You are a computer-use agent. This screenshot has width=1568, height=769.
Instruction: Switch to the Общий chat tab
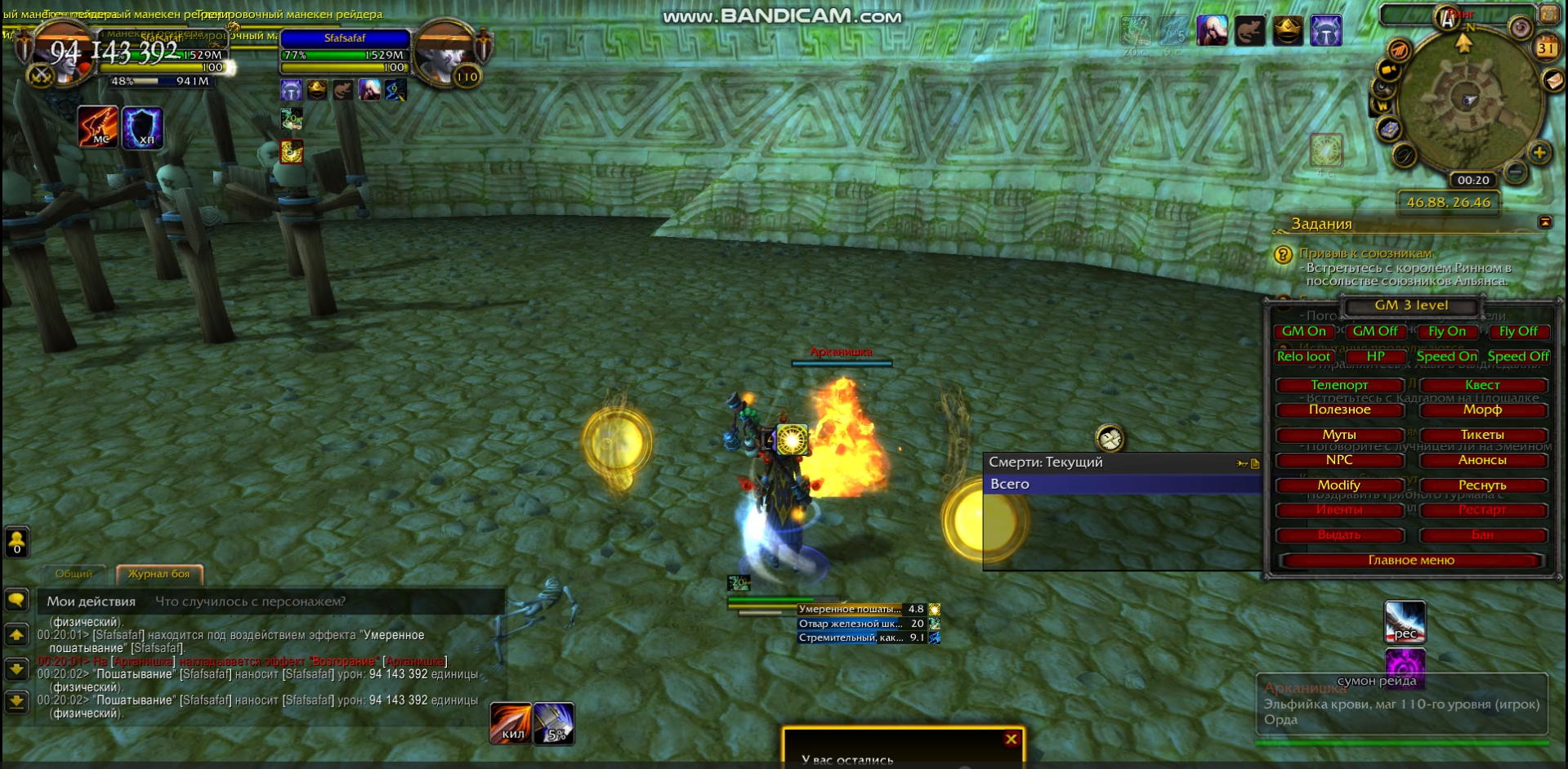coord(74,574)
